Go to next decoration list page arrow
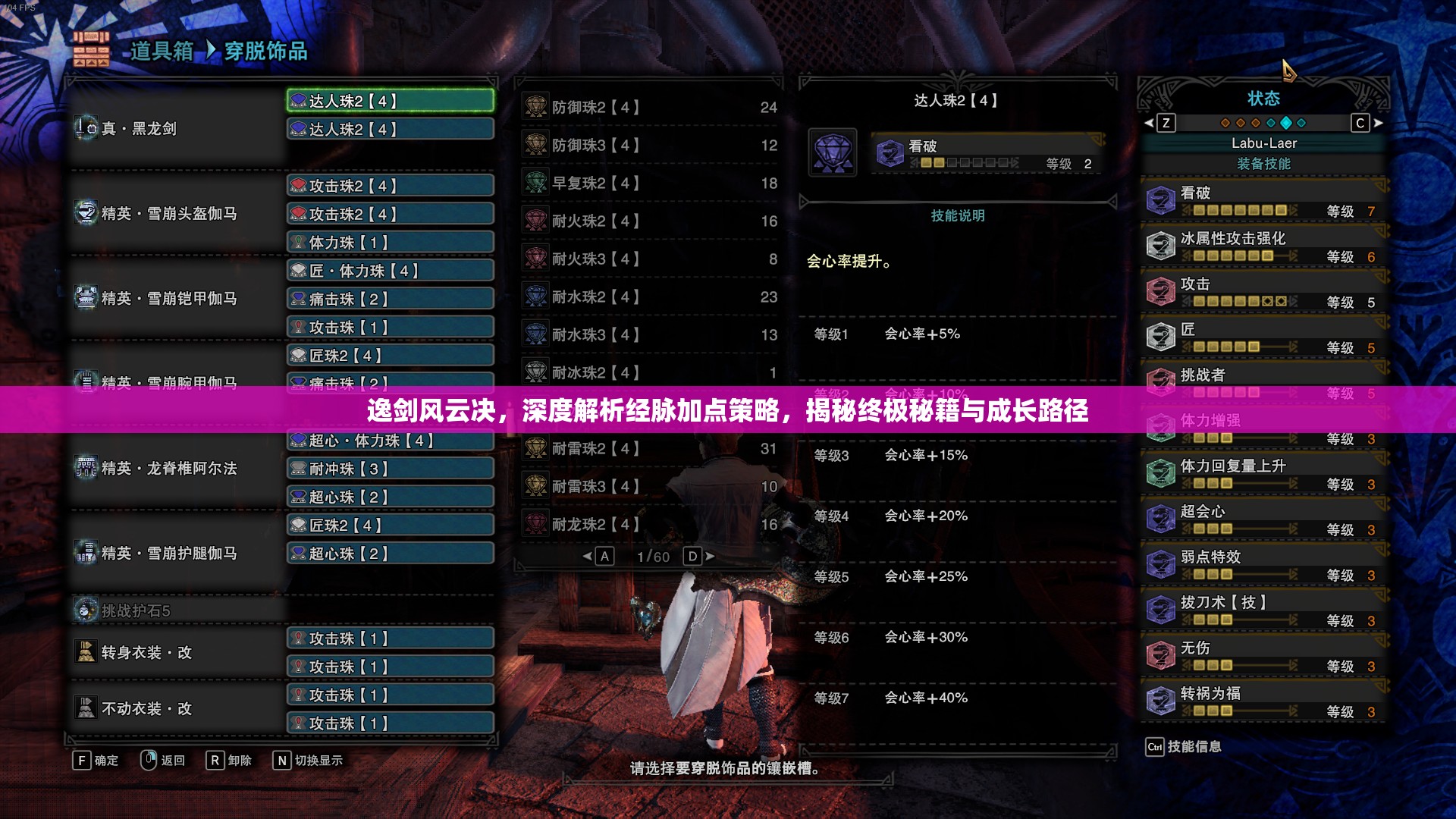This screenshot has height=819, width=1456. 710,557
